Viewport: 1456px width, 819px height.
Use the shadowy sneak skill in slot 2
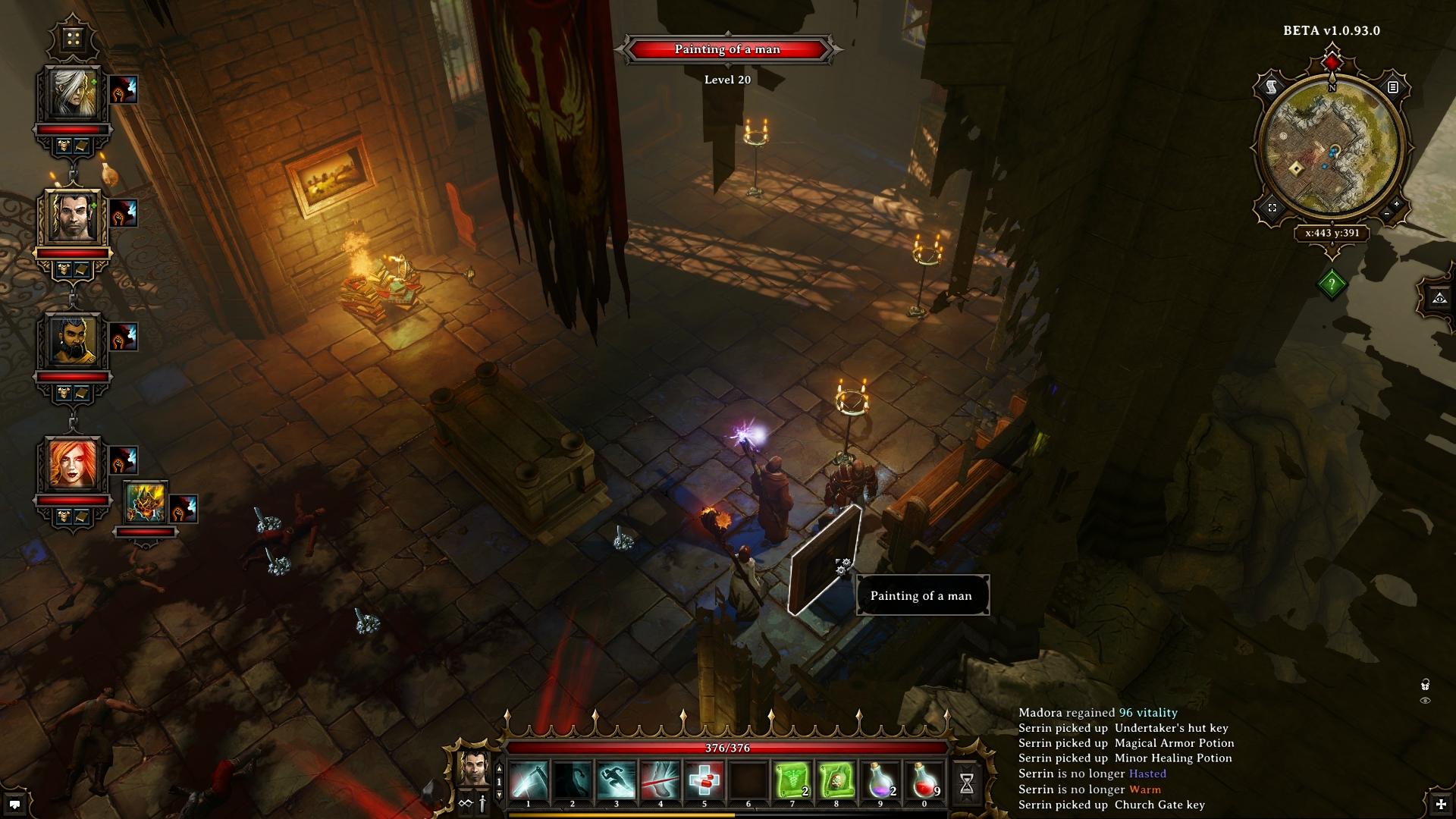tap(573, 781)
